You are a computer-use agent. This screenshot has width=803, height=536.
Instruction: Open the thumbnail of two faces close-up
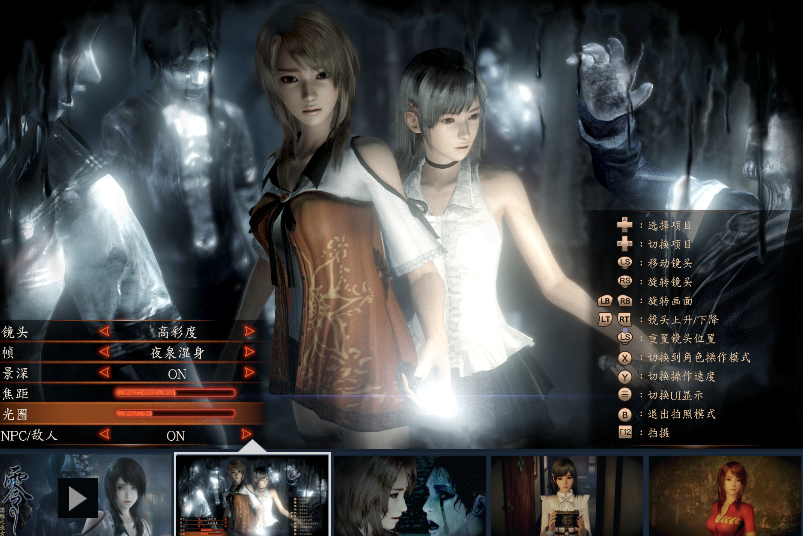click(x=410, y=496)
